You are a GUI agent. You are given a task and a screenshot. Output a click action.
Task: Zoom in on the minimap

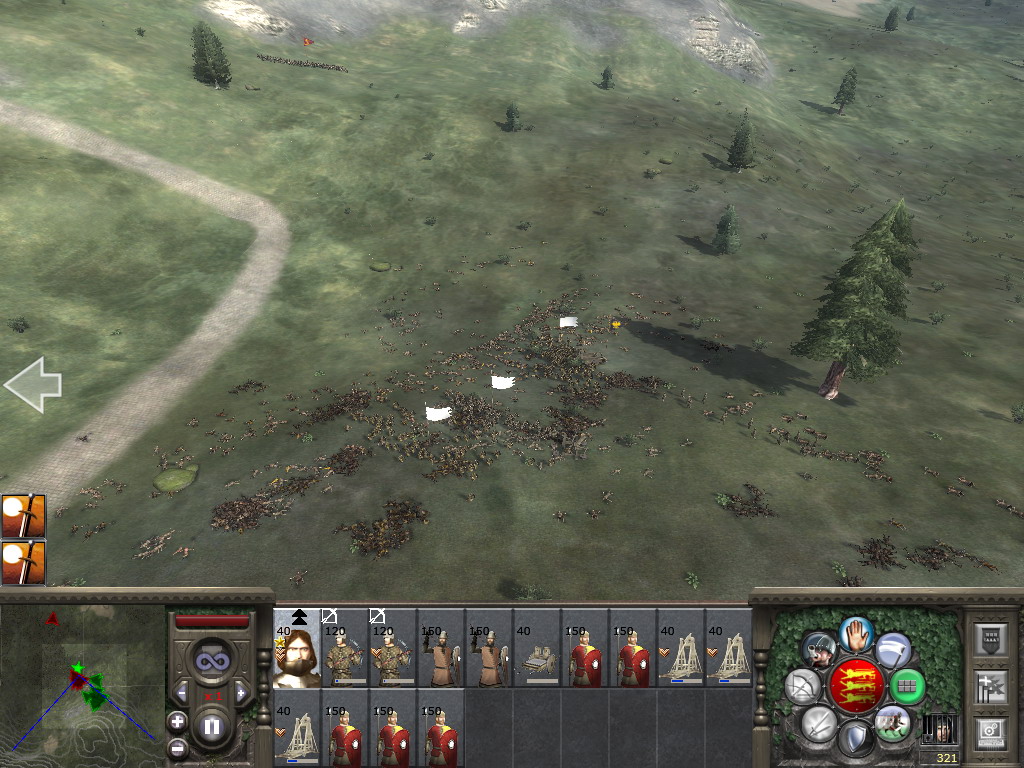tap(177, 720)
